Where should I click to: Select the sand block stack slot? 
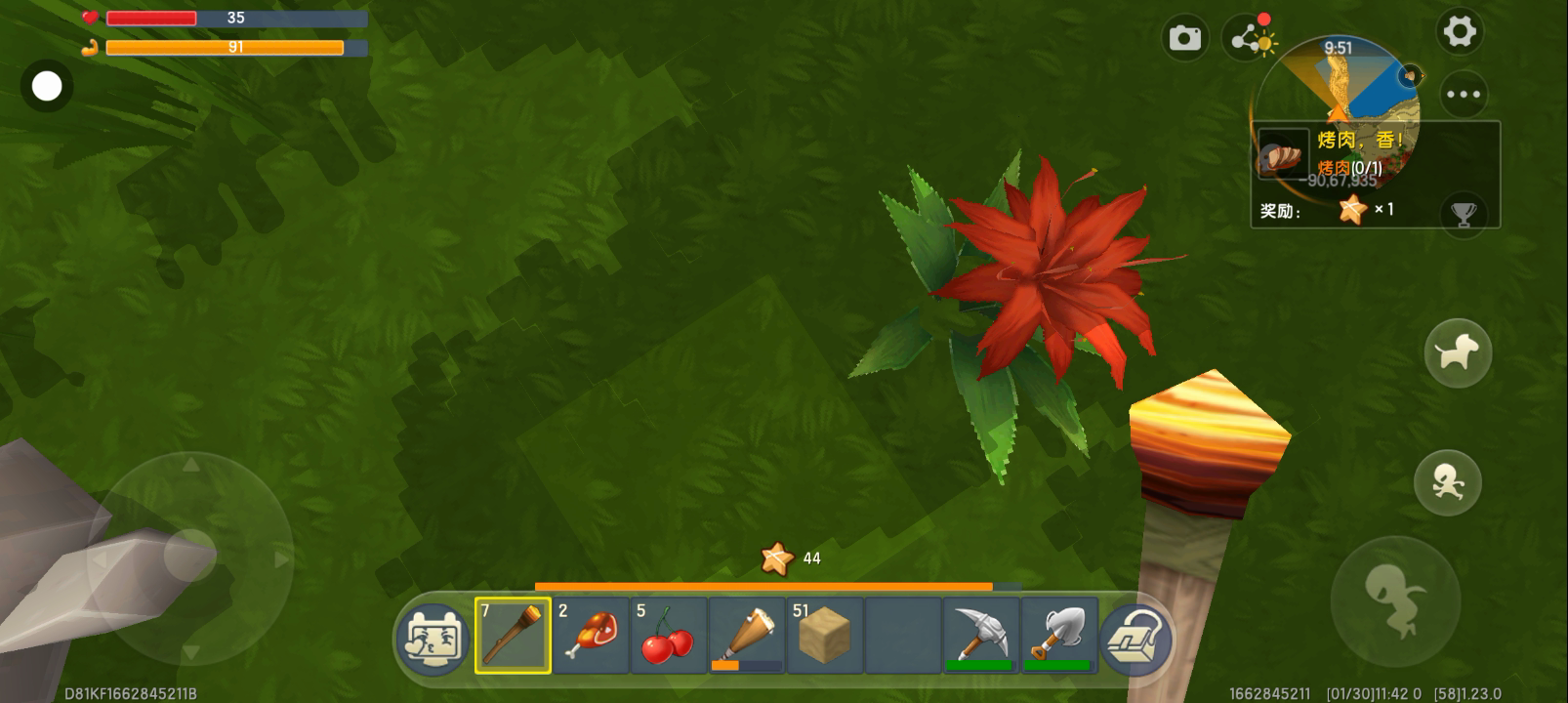(x=825, y=636)
